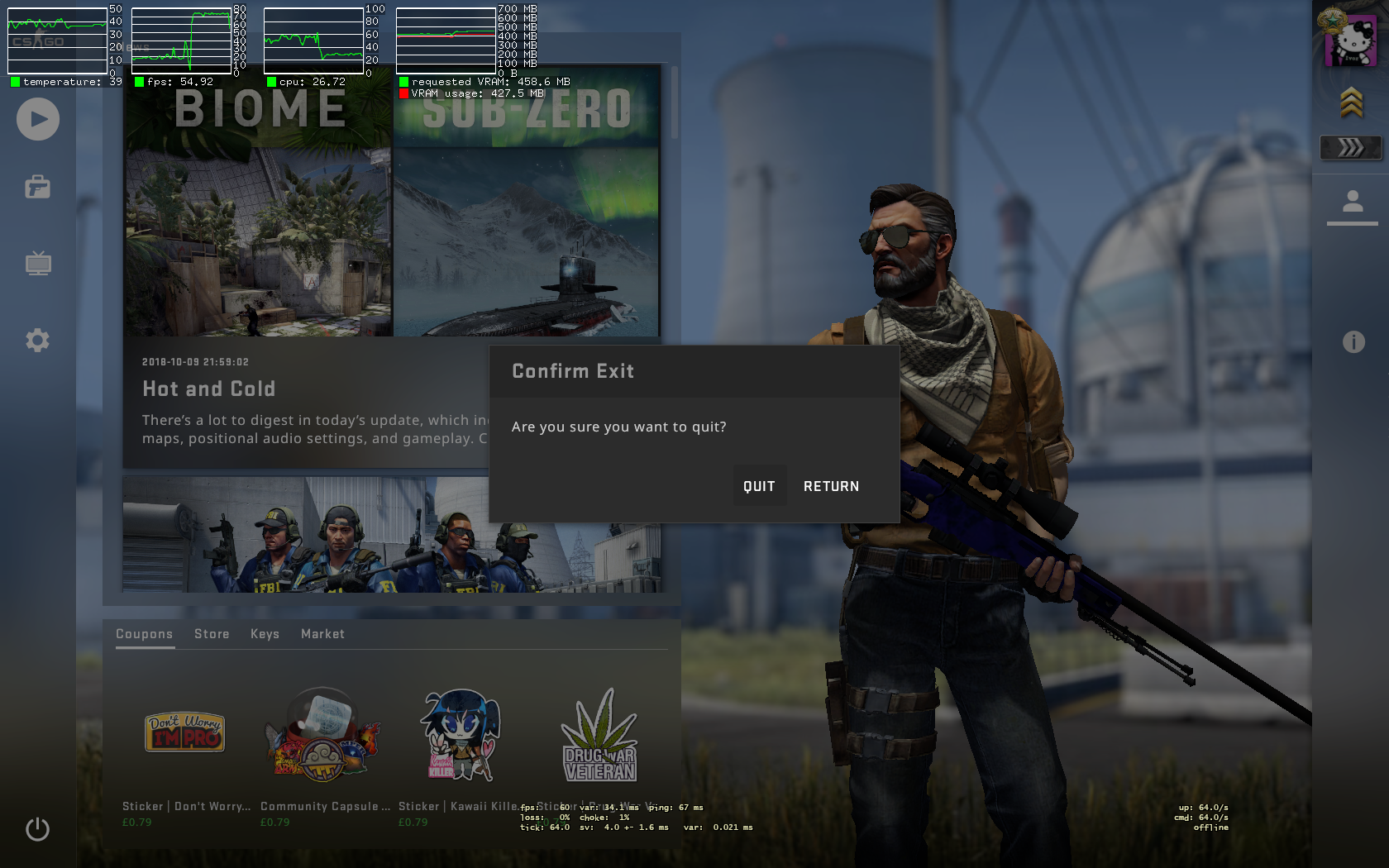The height and width of the screenshot is (868, 1389).
Task: Select the Play icon in the sidebar
Action: [x=37, y=119]
